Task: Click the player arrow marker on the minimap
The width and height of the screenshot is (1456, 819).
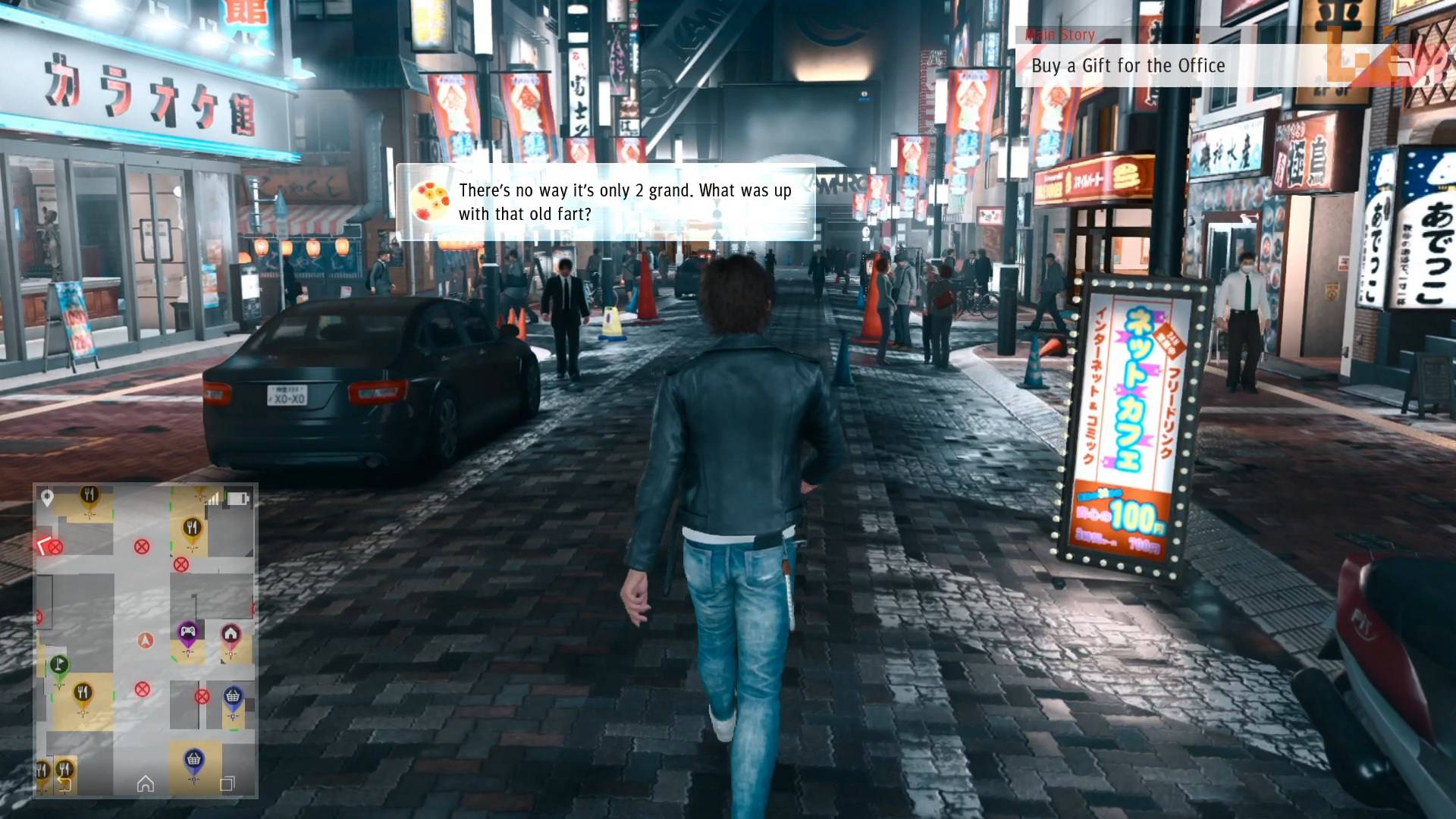Action: click(x=146, y=640)
